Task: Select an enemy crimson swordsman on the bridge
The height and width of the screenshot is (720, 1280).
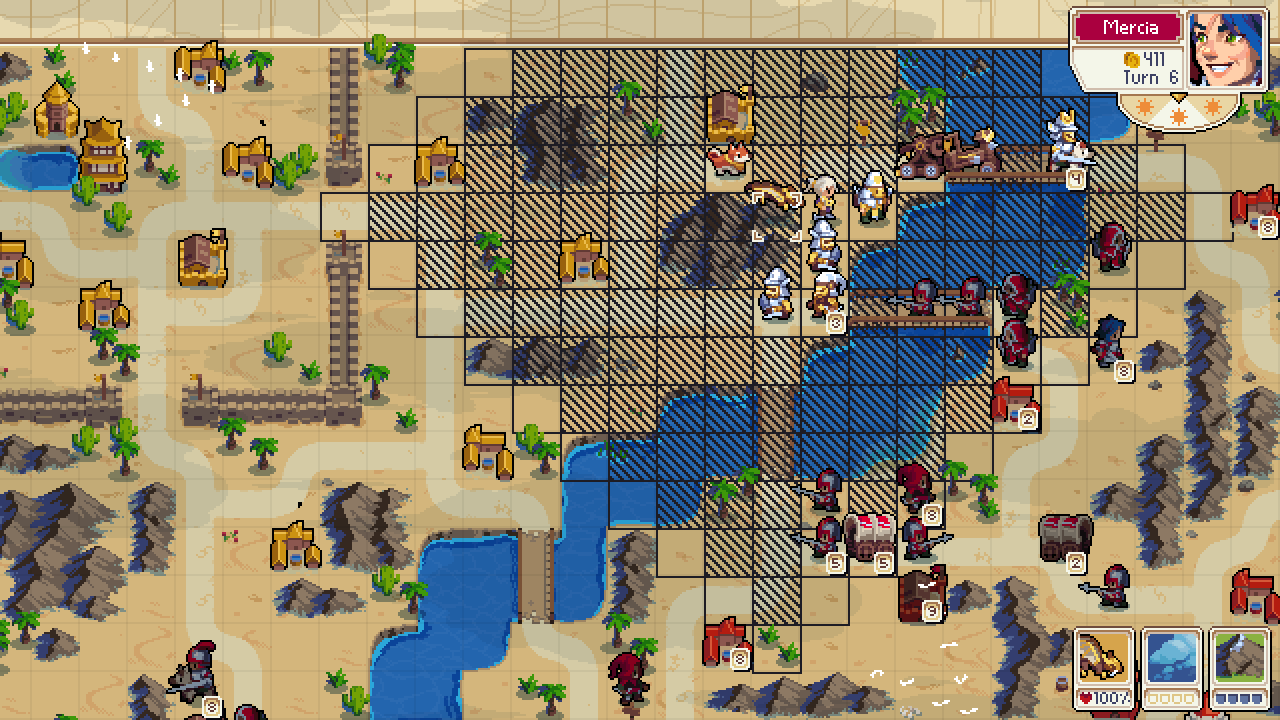Action: coord(922,297)
